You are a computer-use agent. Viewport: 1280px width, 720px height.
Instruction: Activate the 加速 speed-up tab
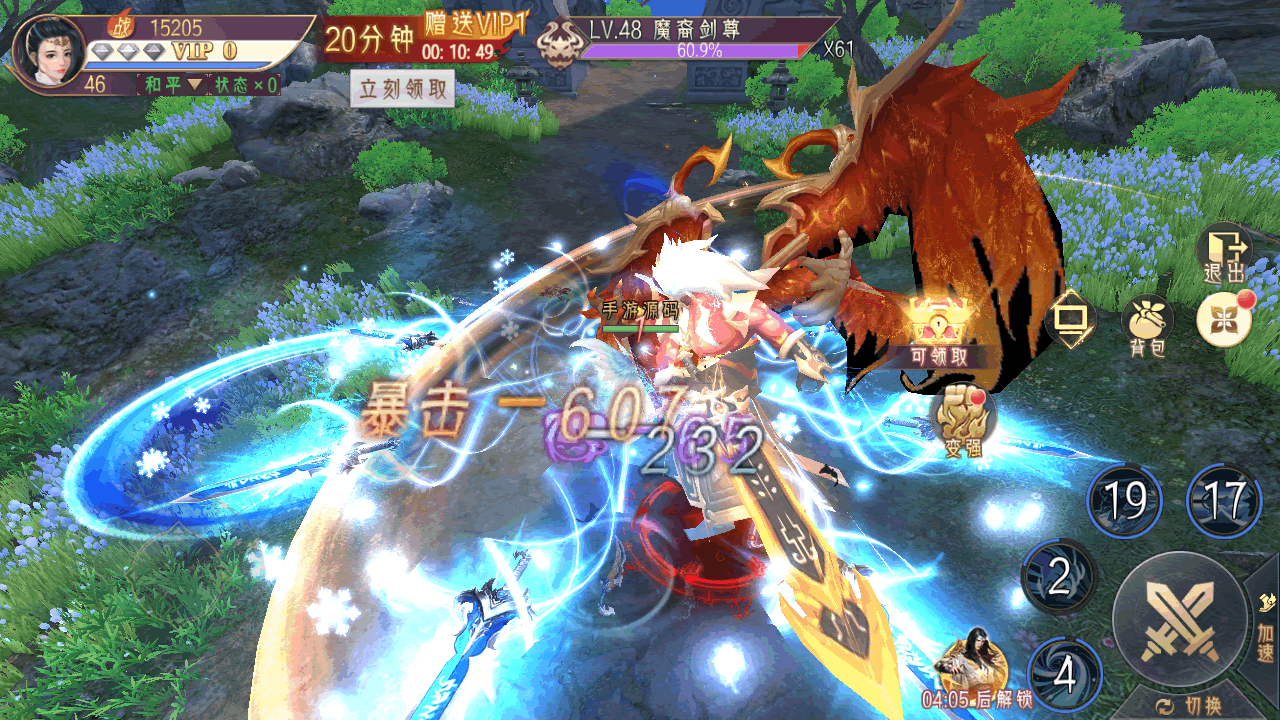pos(1264,630)
